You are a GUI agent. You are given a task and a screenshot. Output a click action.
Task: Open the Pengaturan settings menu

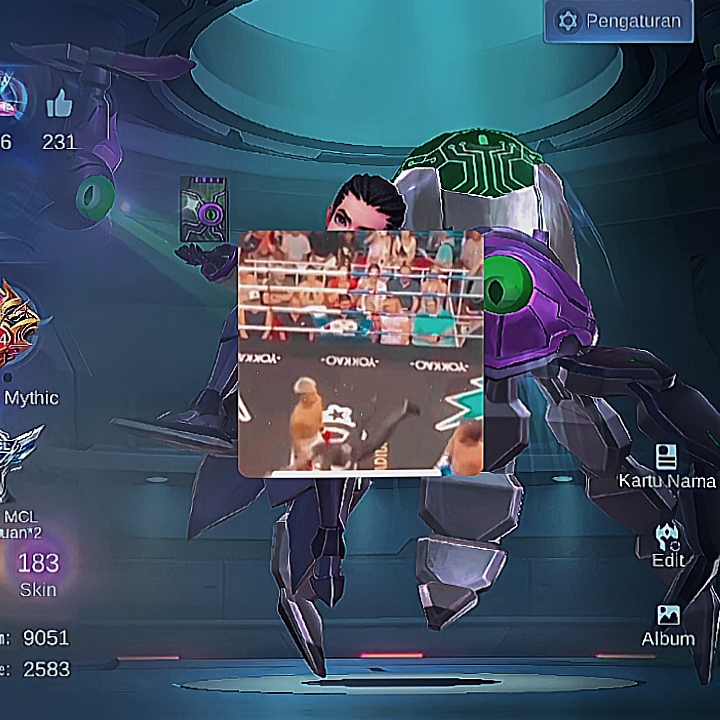click(618, 21)
